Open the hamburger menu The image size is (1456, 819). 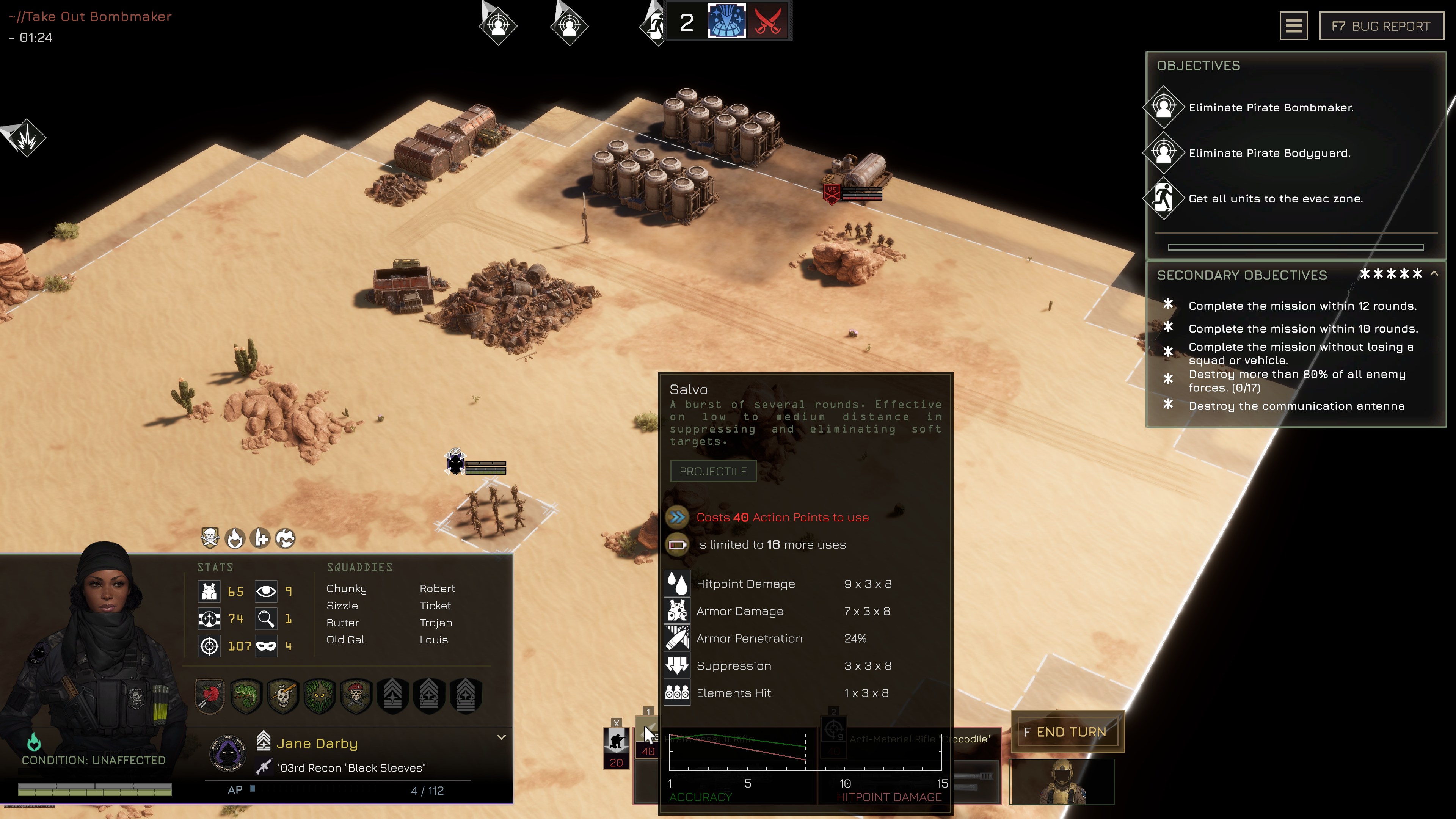1293,26
